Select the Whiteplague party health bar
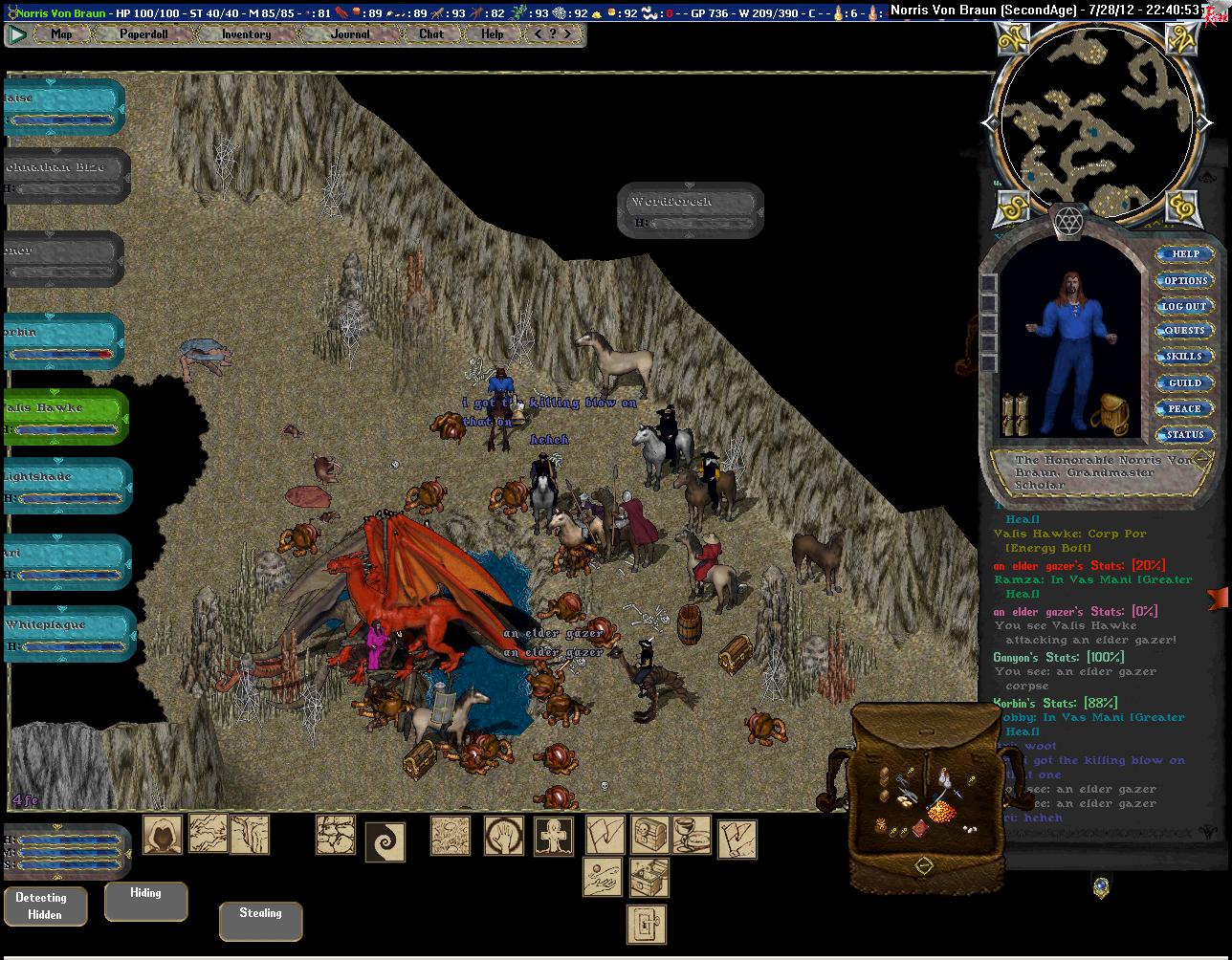Image resolution: width=1232 pixels, height=960 pixels. pos(67,633)
